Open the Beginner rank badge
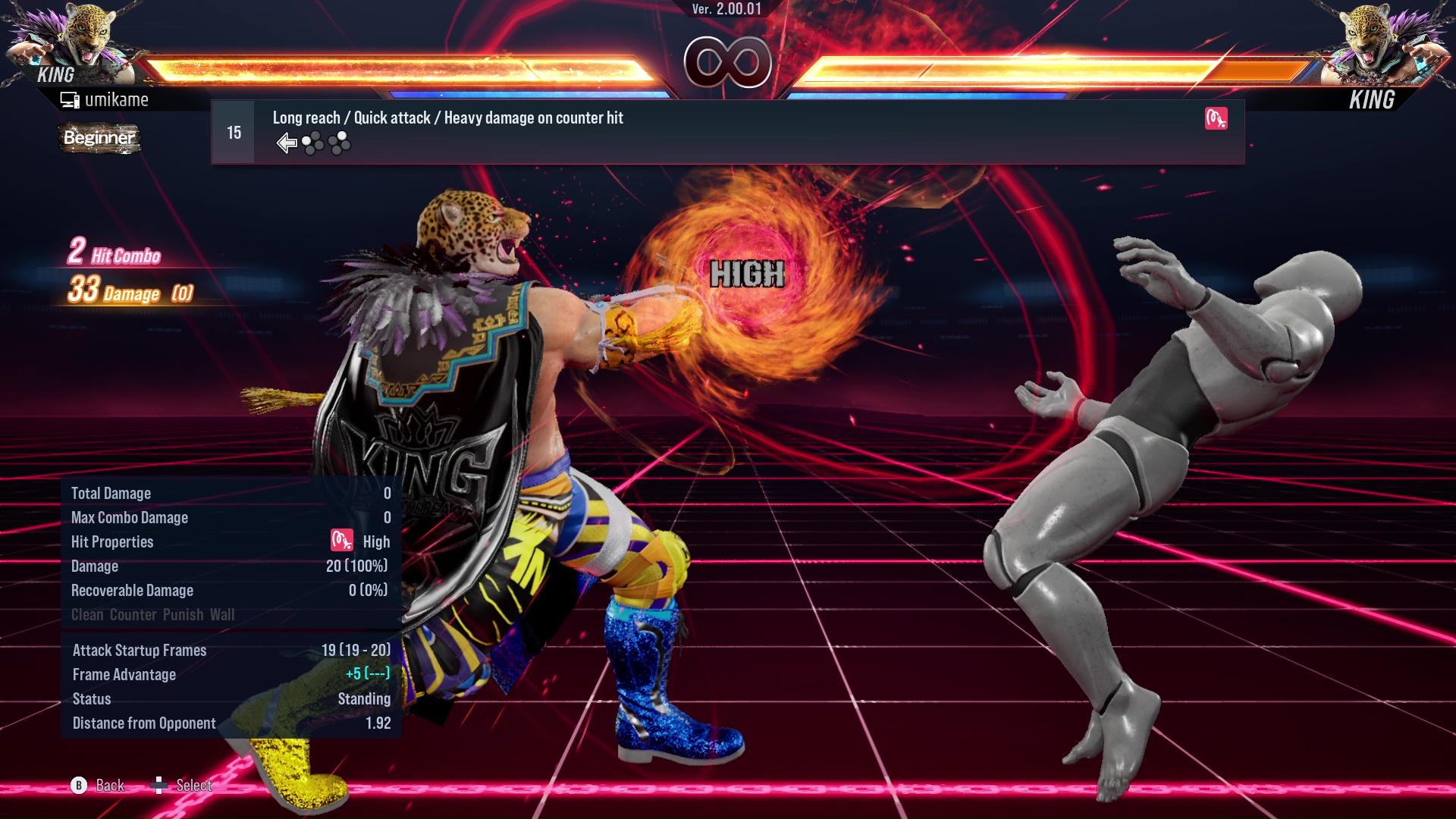The image size is (1456, 819). [x=99, y=138]
